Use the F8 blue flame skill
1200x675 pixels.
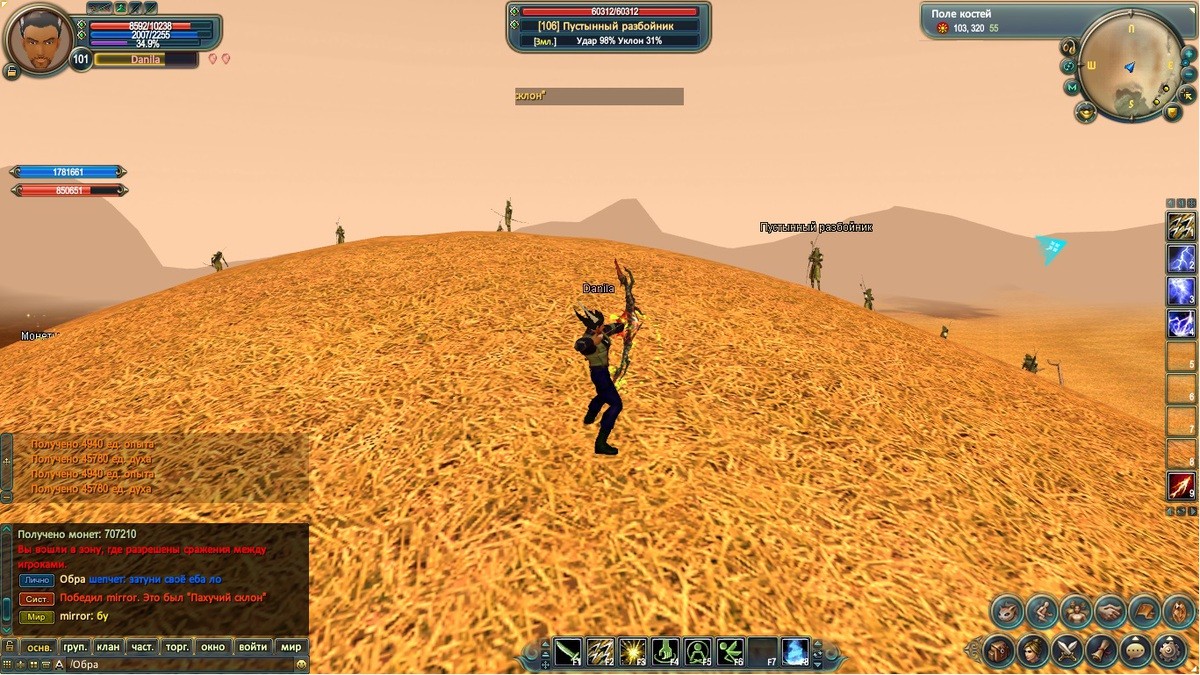click(795, 652)
